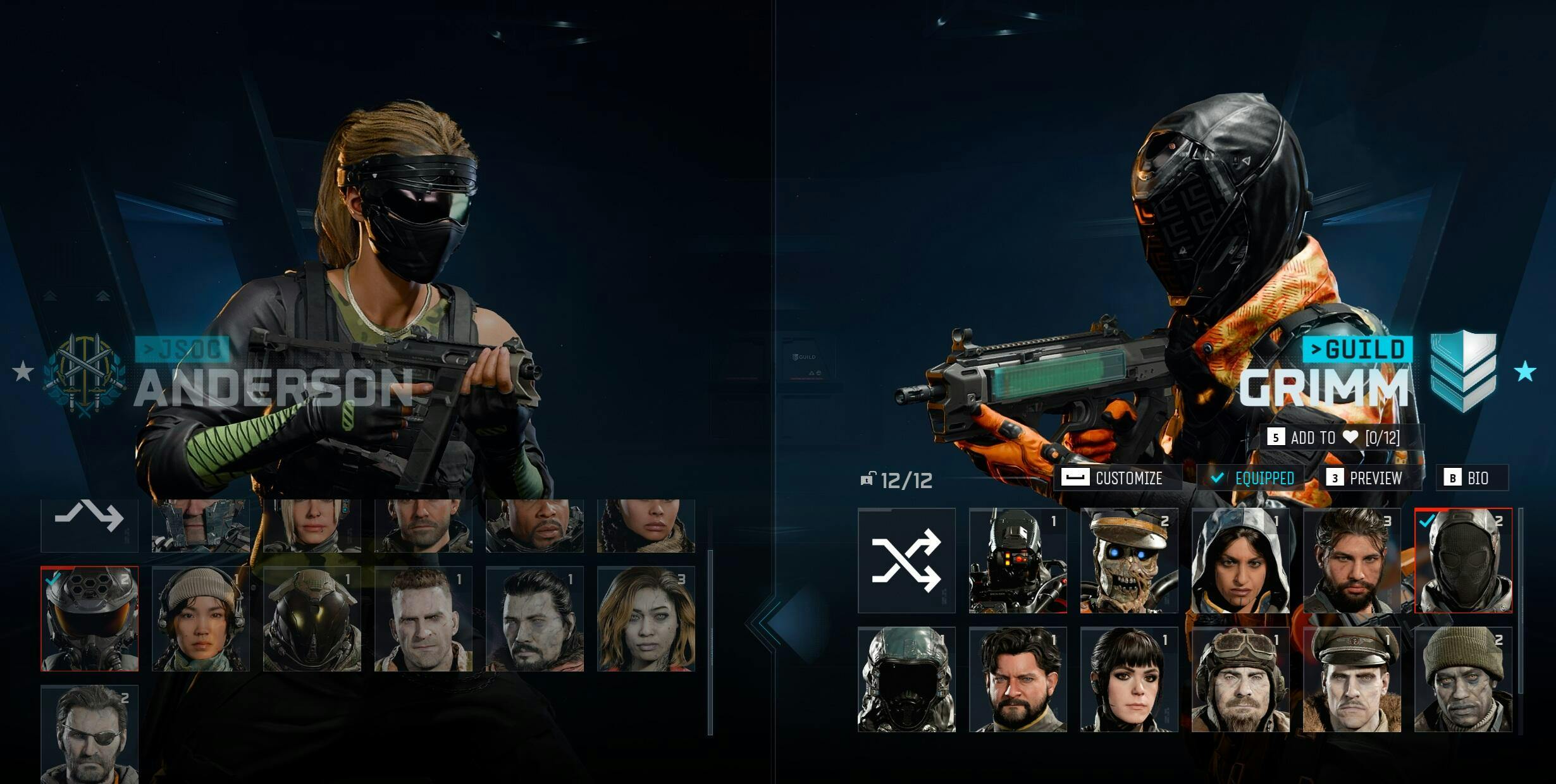The image size is (1556, 784).
Task: Choose the black robot operator with red lights
Action: point(1018,560)
